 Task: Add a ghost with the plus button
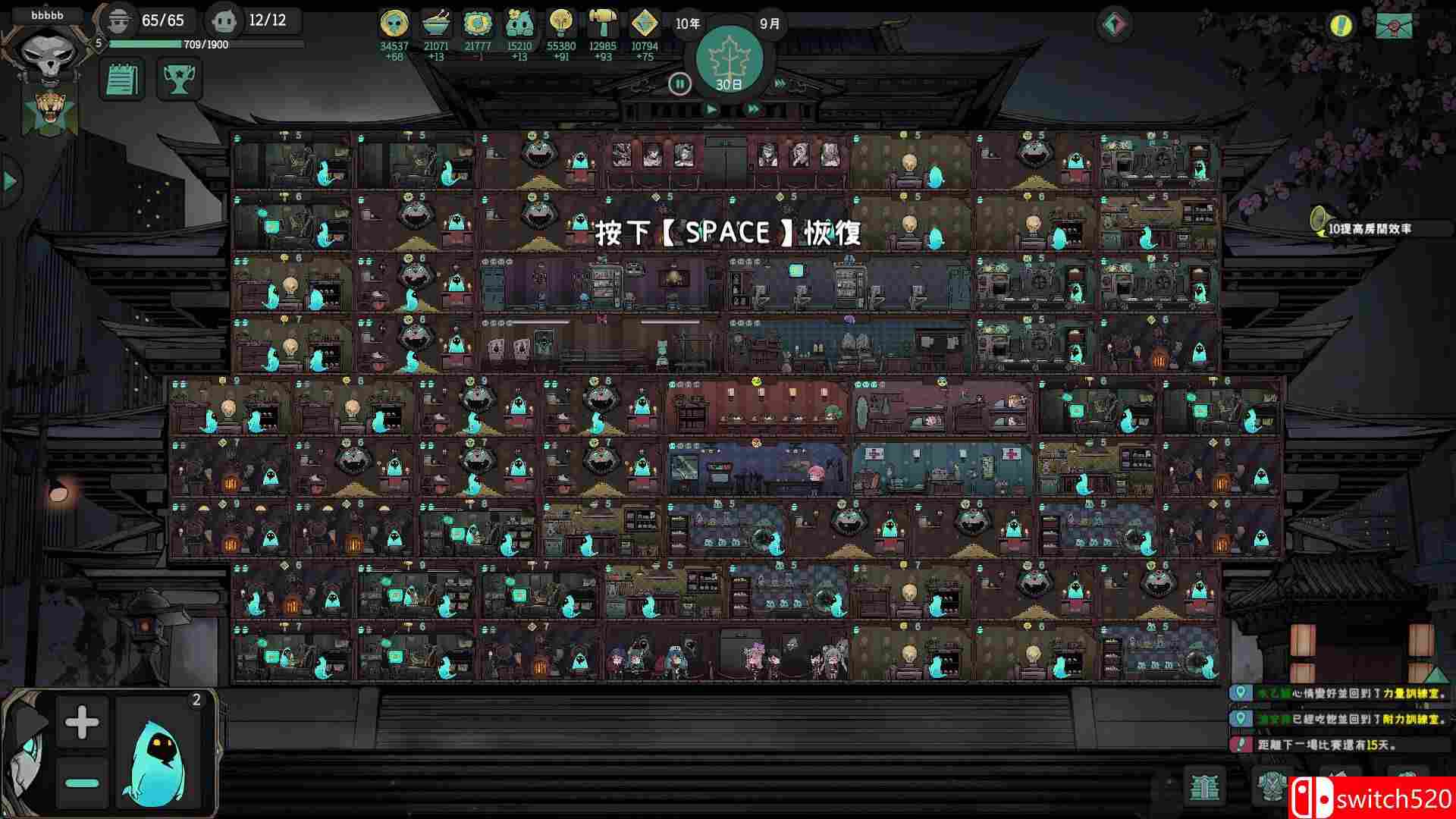pyautogui.click(x=82, y=722)
